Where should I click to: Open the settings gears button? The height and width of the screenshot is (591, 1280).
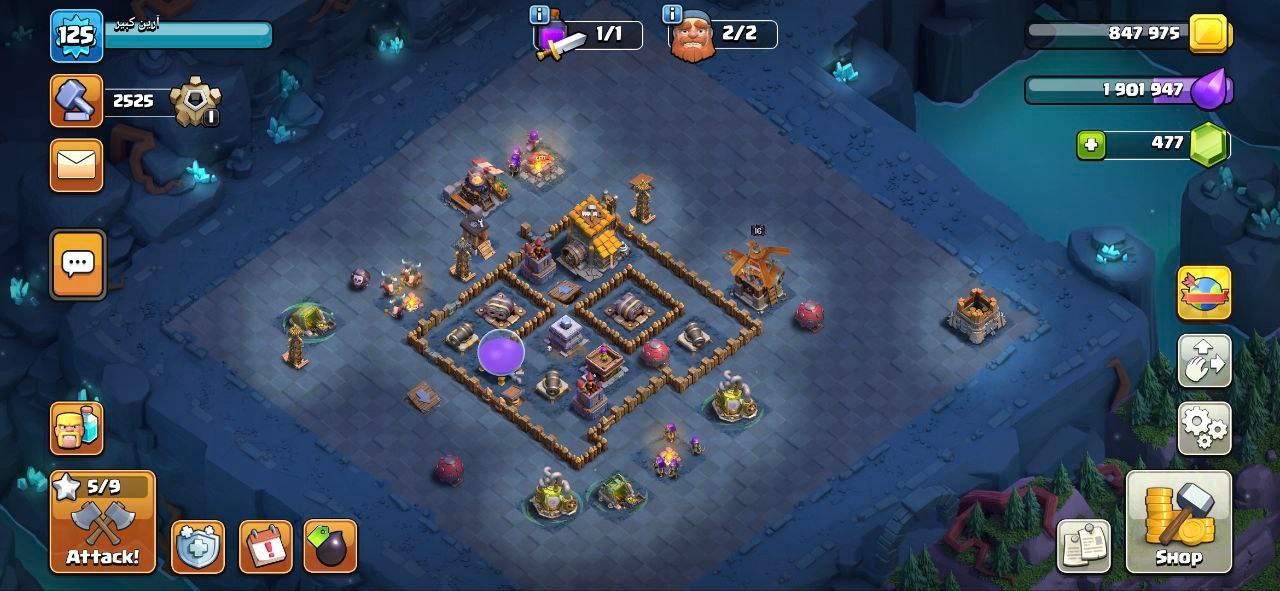pyautogui.click(x=1204, y=429)
